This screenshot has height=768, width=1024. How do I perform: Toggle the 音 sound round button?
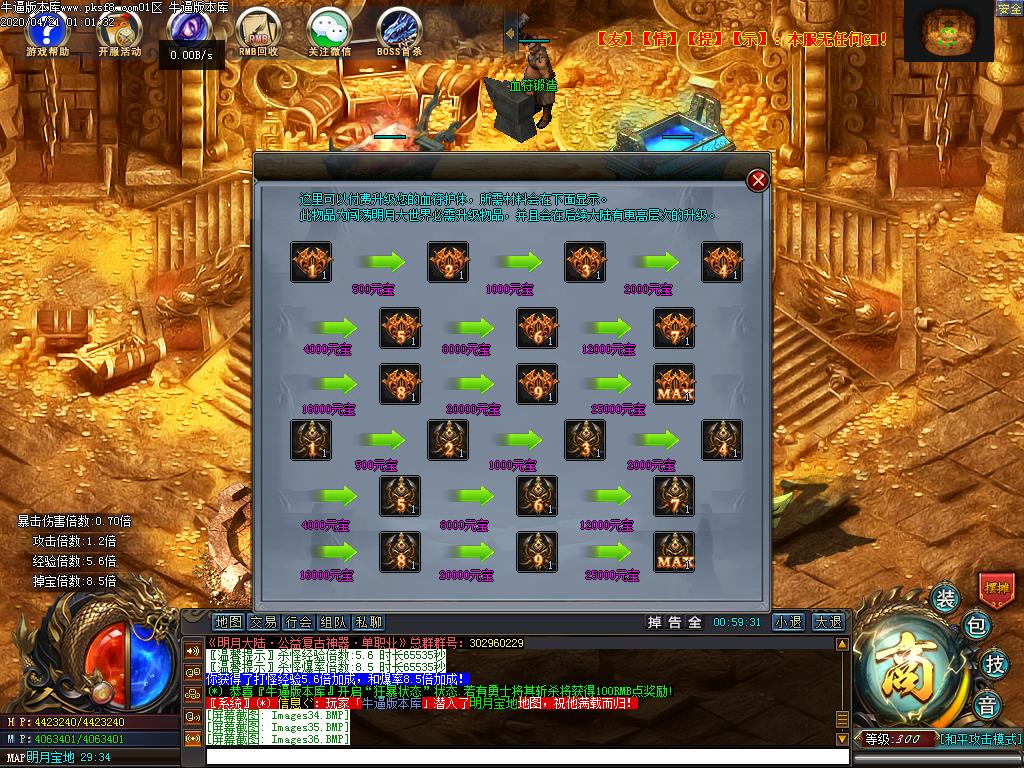pos(988,704)
